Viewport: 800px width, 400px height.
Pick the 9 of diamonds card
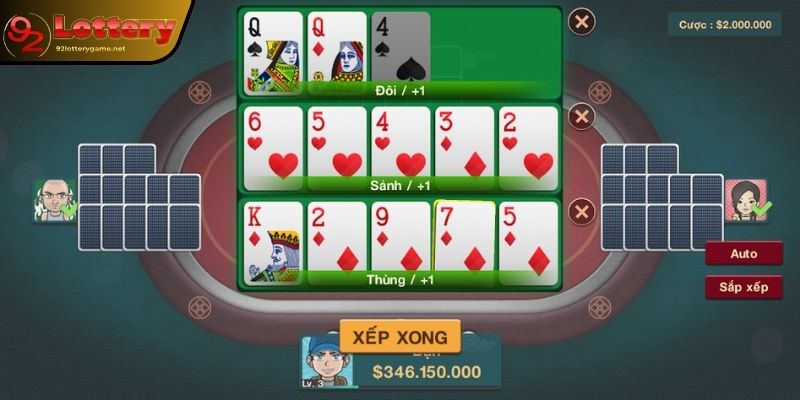tap(400, 238)
